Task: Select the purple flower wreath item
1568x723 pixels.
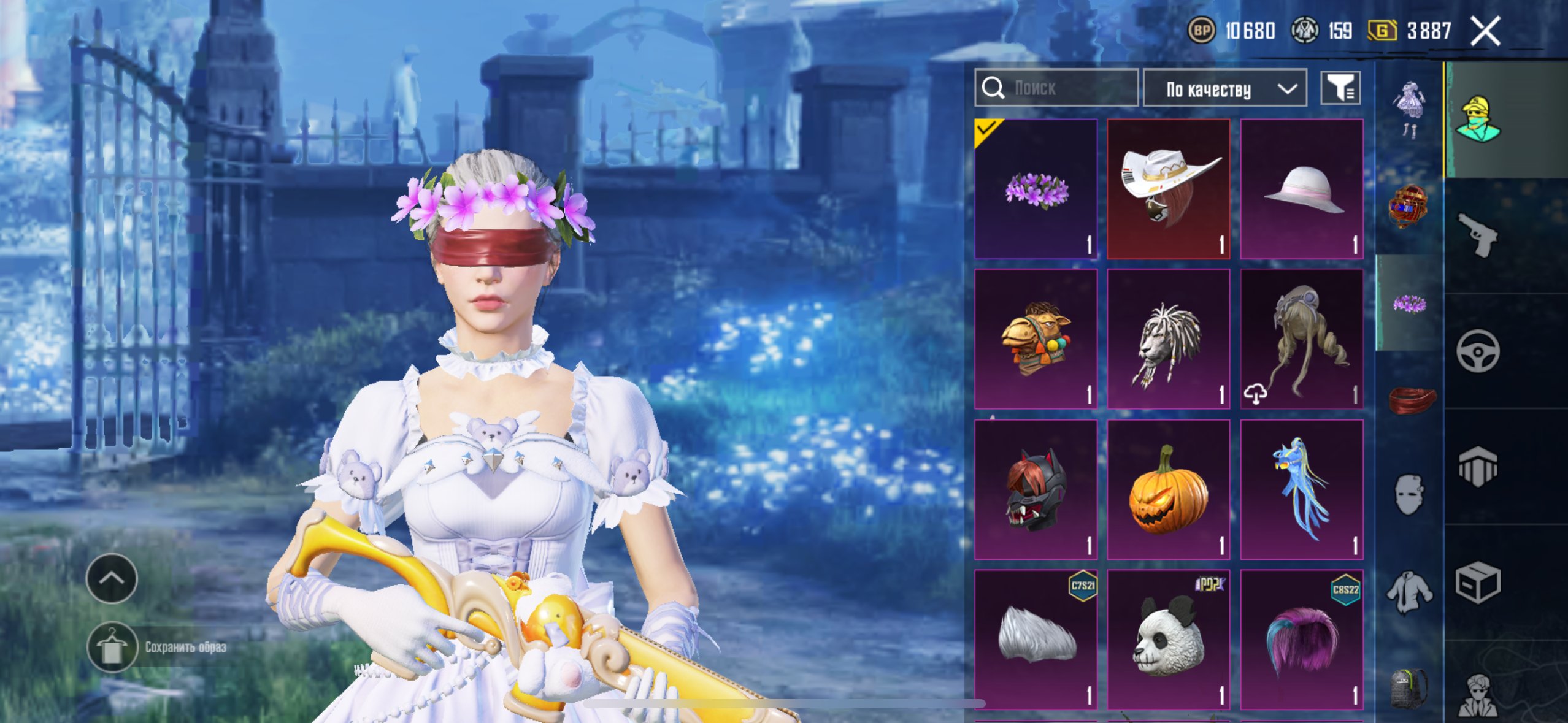Action: (x=1036, y=189)
